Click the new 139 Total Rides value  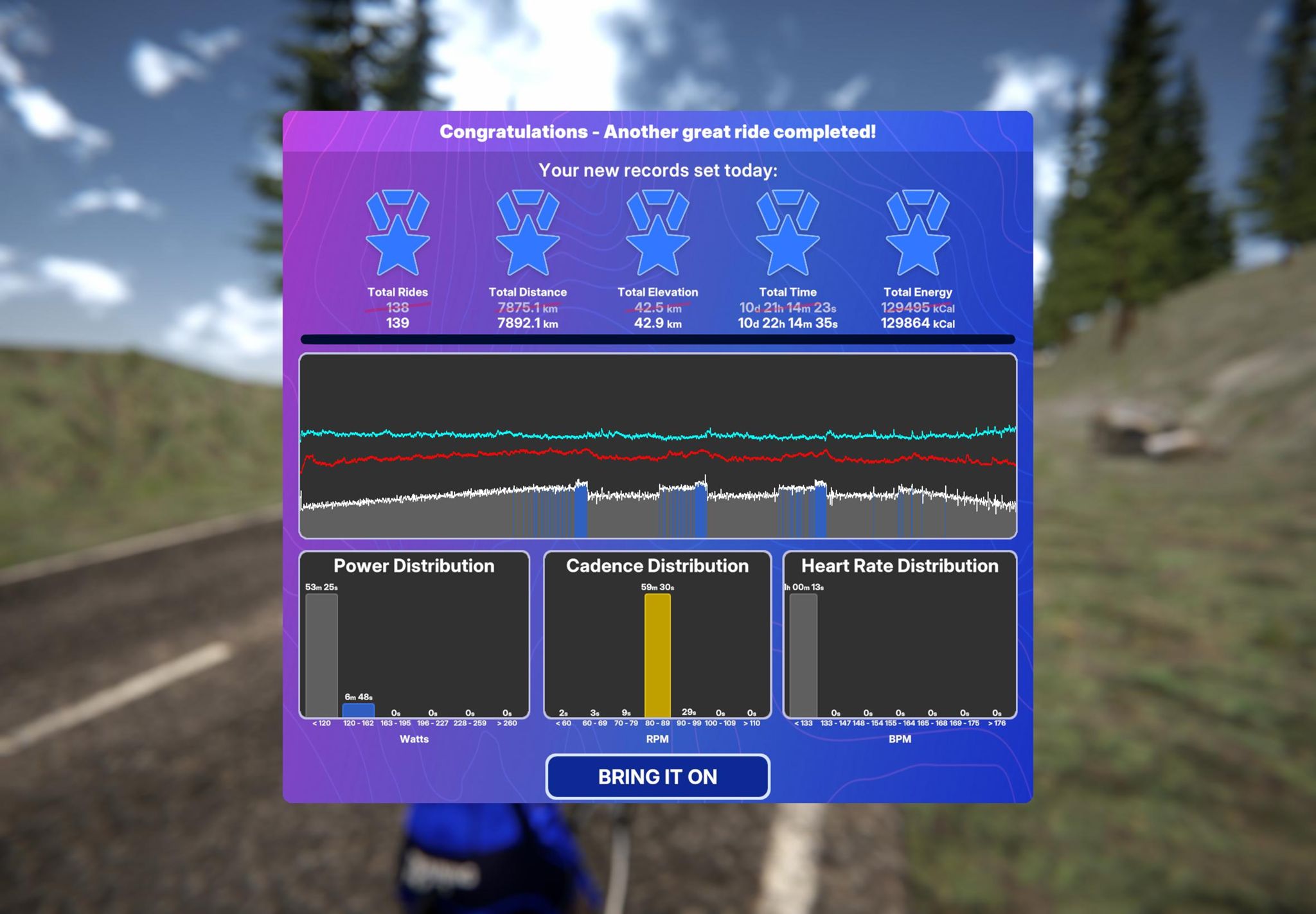click(x=398, y=324)
